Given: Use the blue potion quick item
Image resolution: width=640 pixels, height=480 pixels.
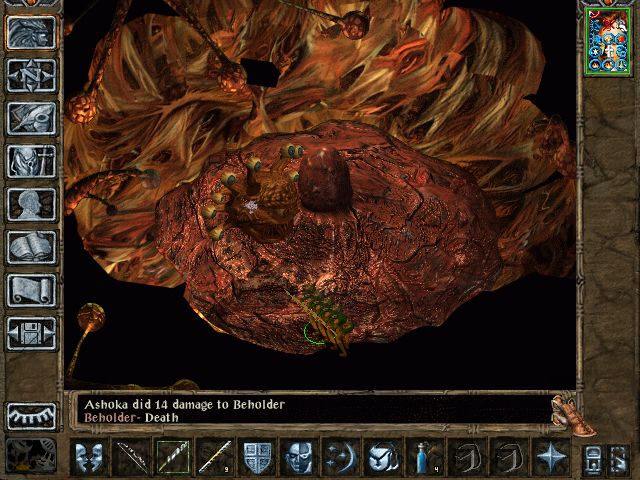Looking at the screenshot, I should (425, 457).
